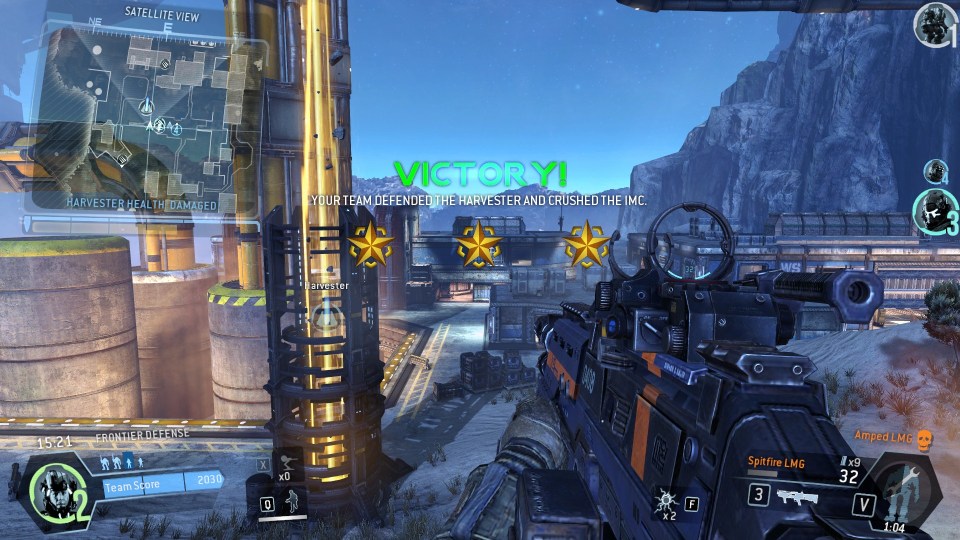
Task: Select teammate portrait numbered 1
Action: click(x=934, y=25)
